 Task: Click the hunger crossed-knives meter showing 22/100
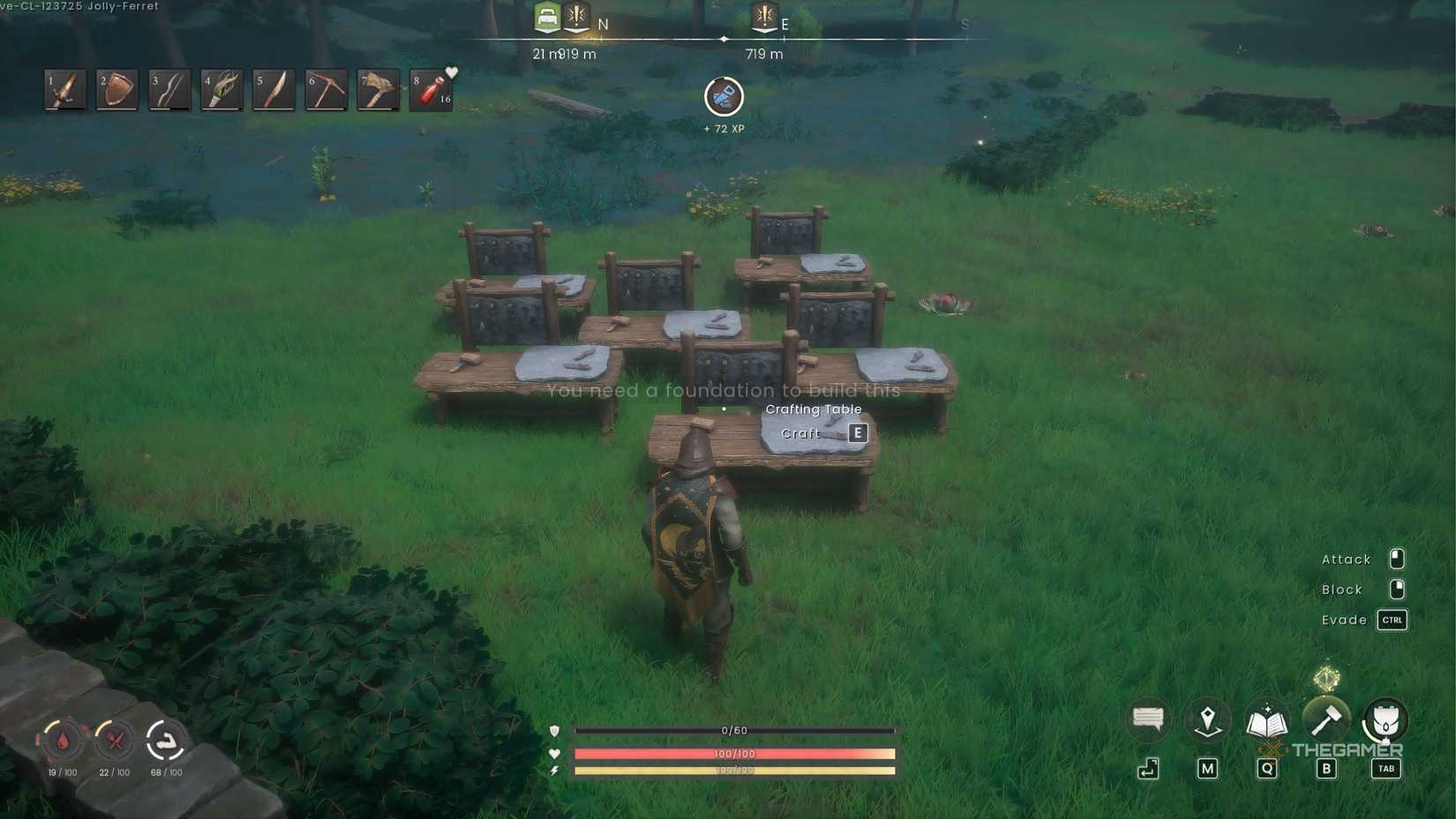point(115,743)
